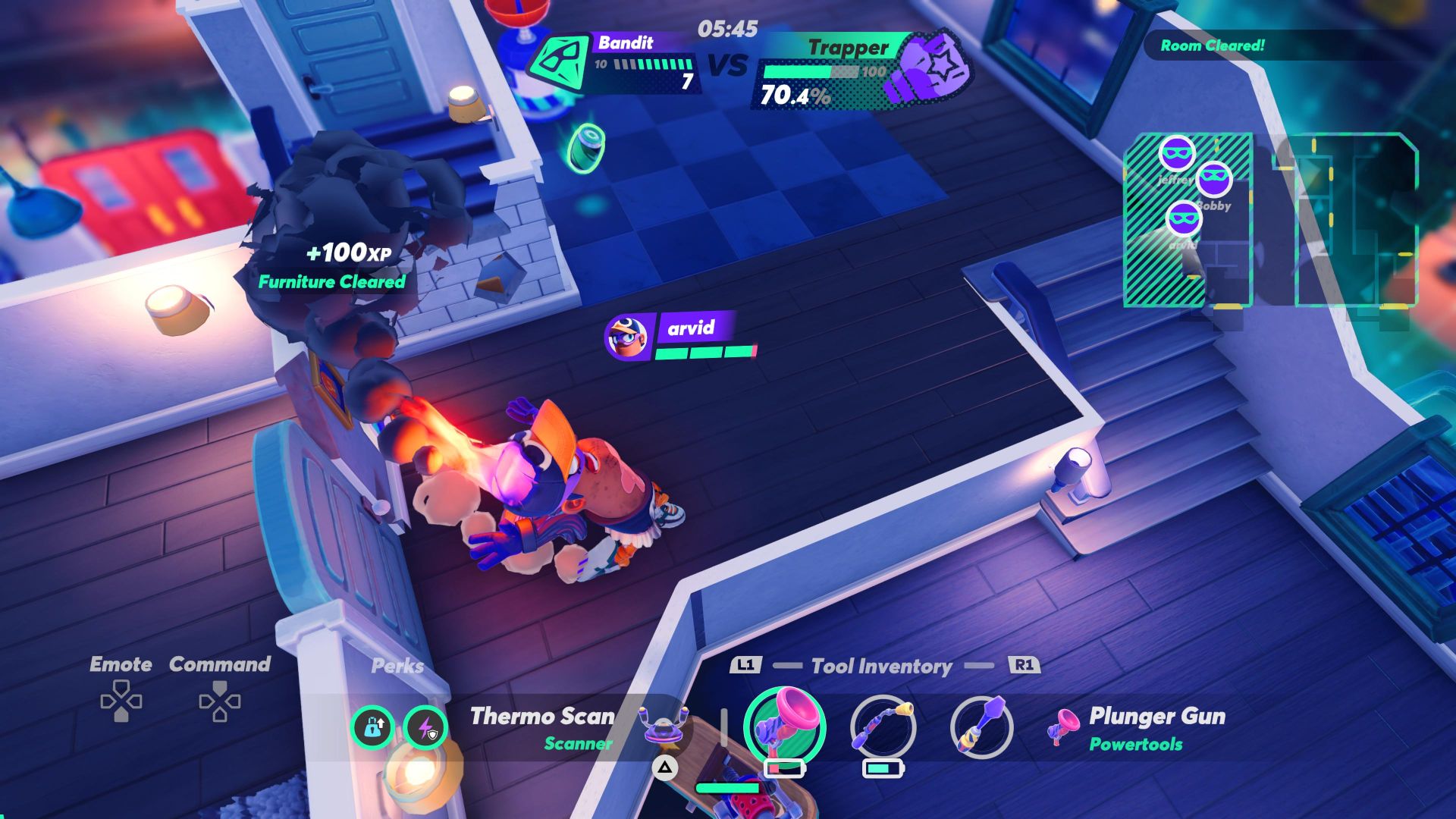Open the unshaded right half of the minimap
This screenshot has height=819, width=1456.
pos(1356,220)
